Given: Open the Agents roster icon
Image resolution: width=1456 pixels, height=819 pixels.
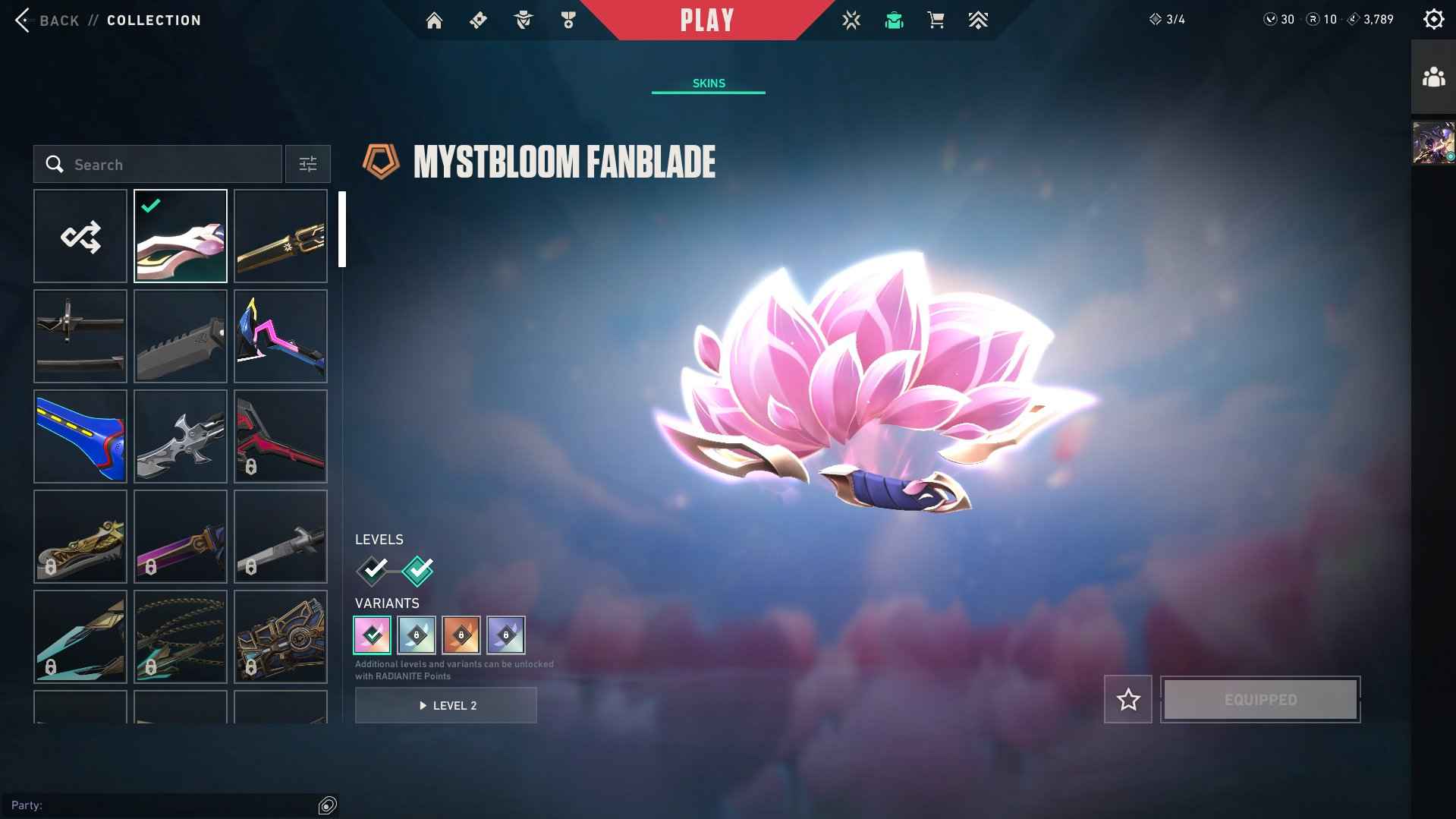Looking at the screenshot, I should (522, 20).
